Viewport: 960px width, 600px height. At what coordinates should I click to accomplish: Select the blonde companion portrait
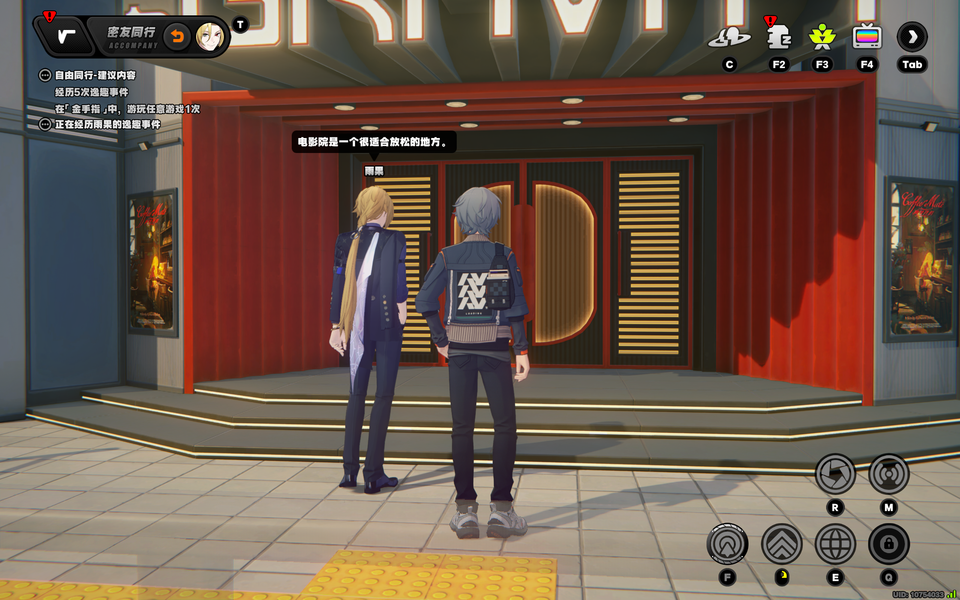point(210,37)
